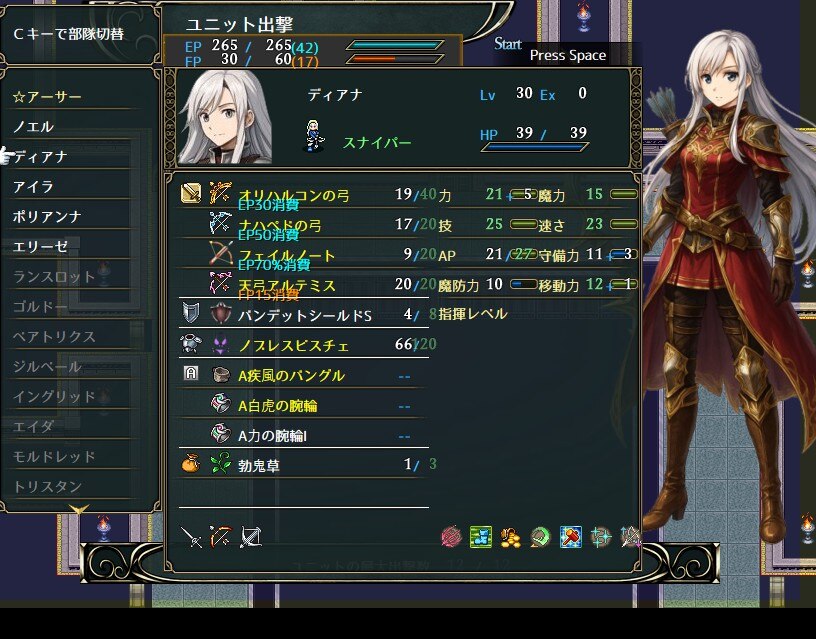Select ポリアンナ in the unit list
Screen dimensions: 816x639
point(47,217)
